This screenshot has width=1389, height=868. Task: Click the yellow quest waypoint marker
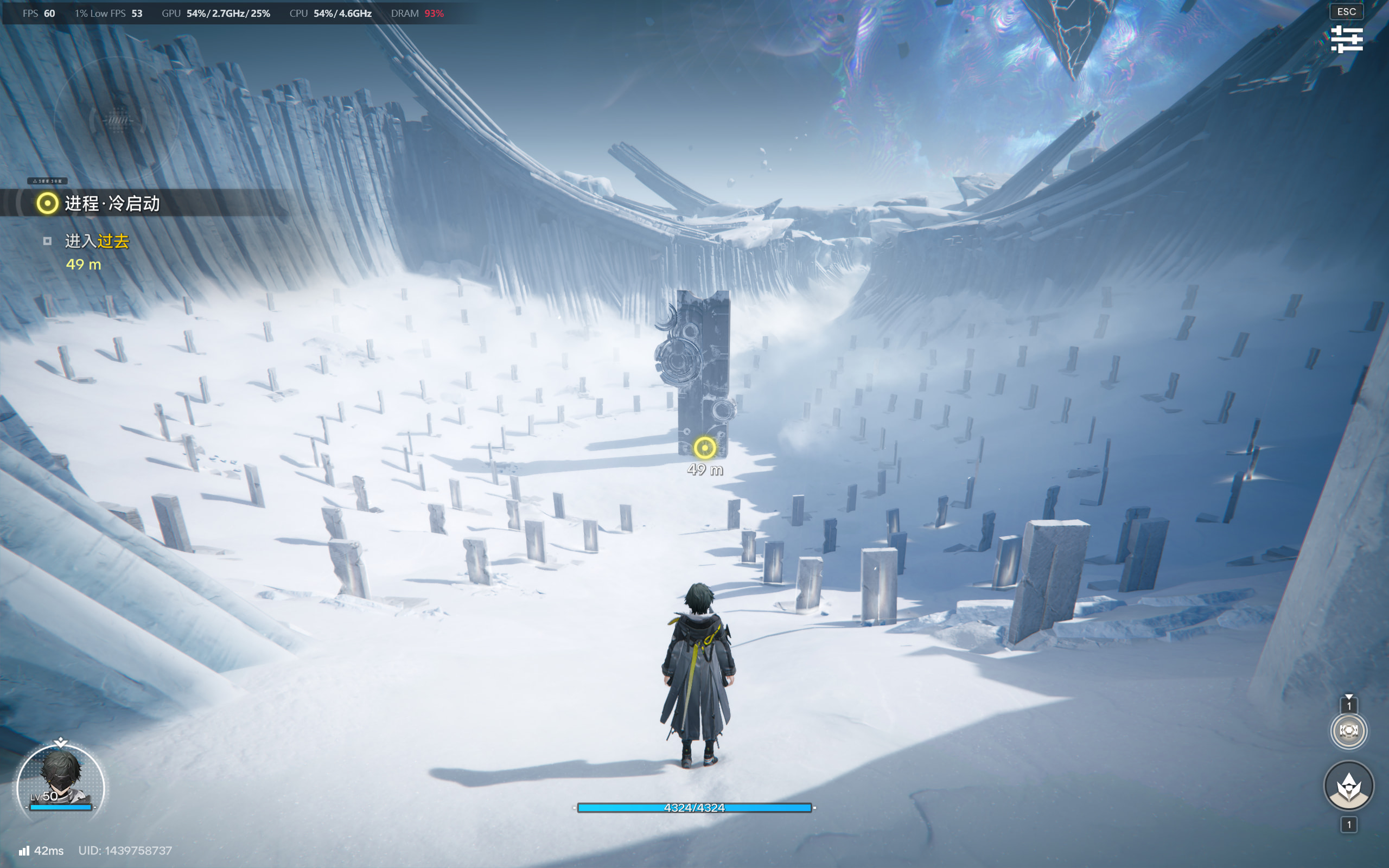point(704,448)
